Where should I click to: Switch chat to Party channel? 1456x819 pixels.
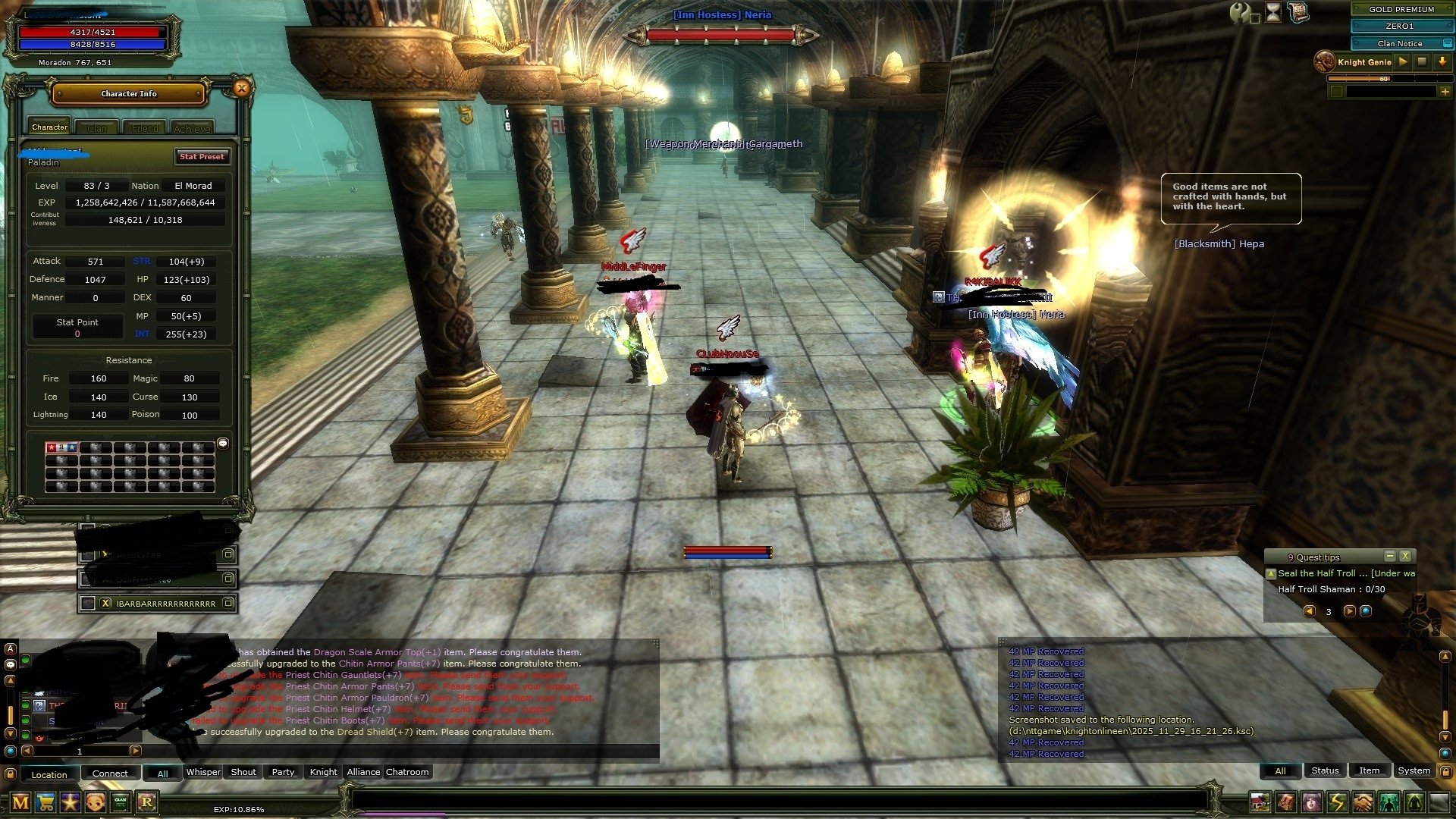click(x=283, y=772)
